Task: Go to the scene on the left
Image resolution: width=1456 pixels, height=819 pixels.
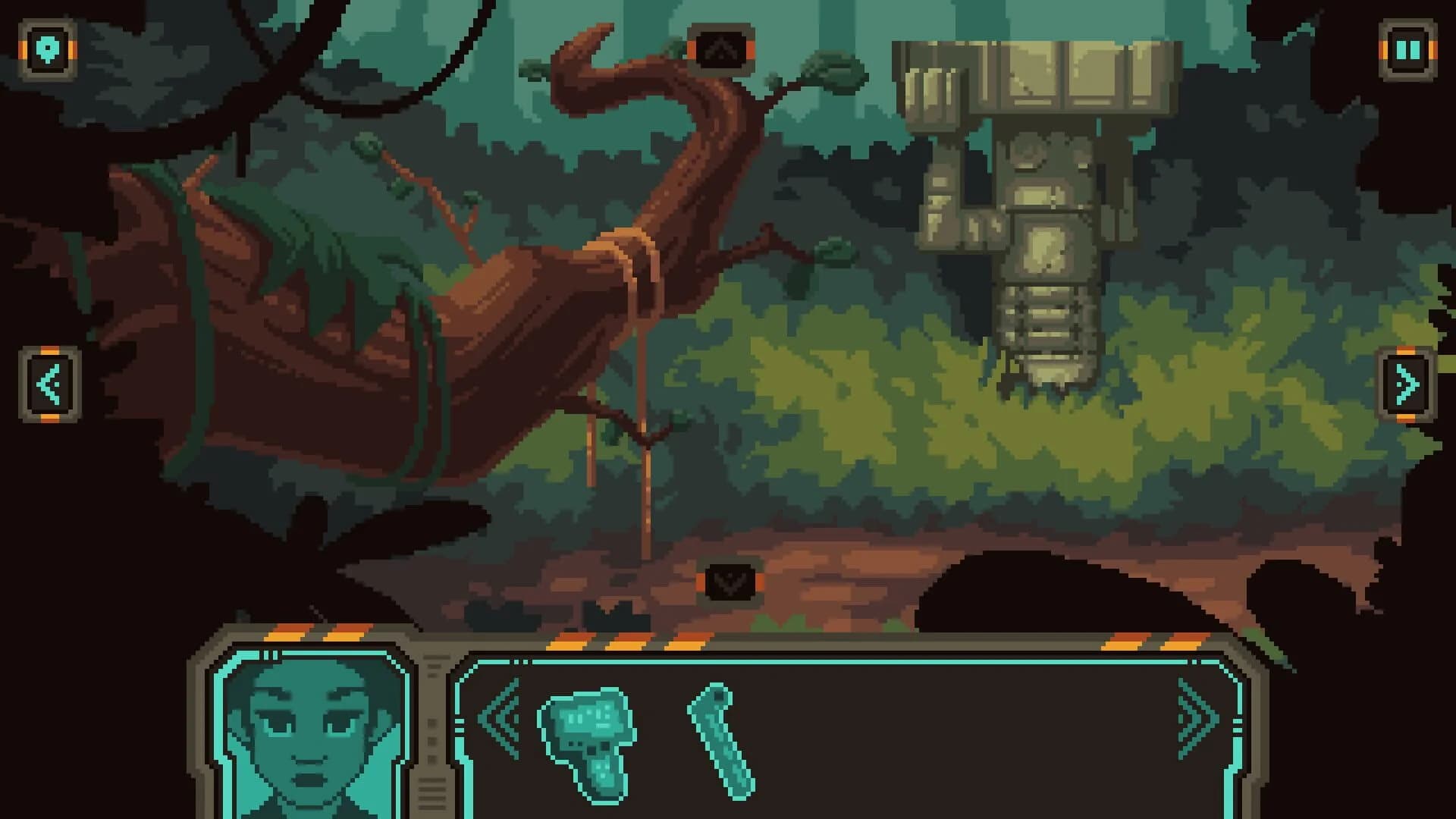Action: (49, 384)
